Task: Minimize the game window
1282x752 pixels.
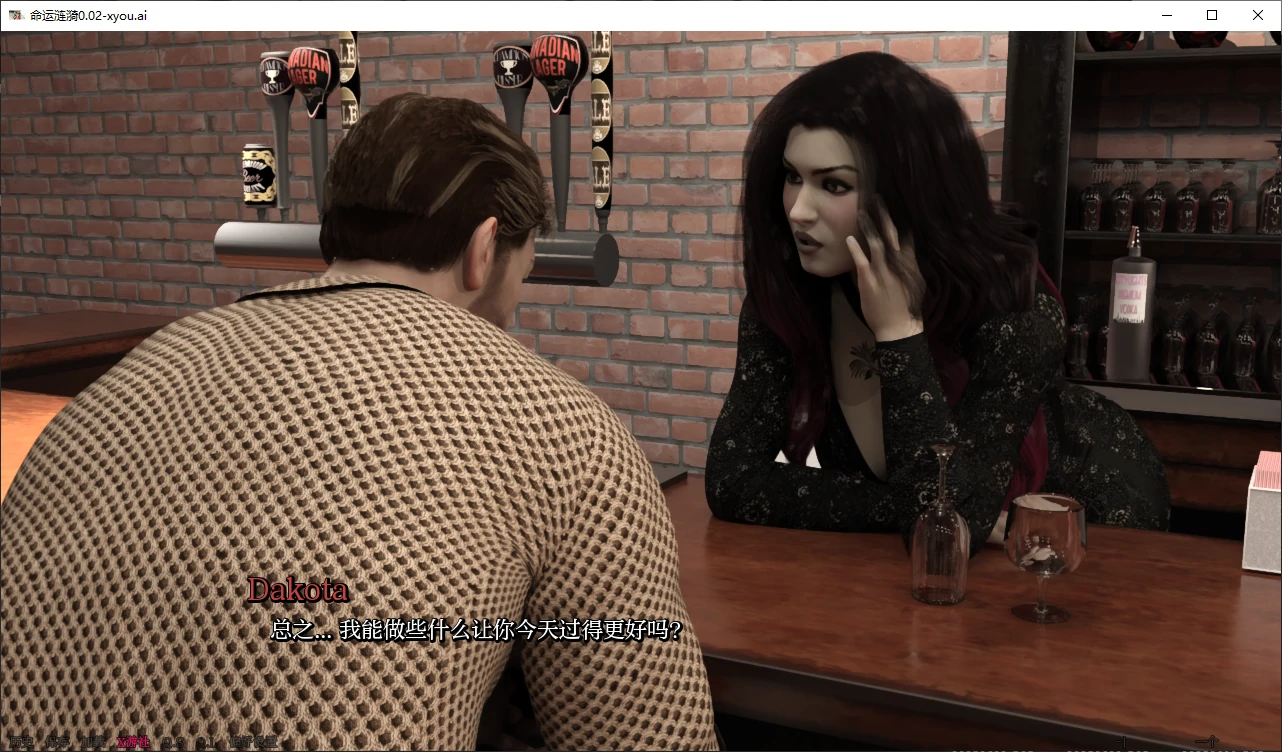Action: pos(1166,15)
